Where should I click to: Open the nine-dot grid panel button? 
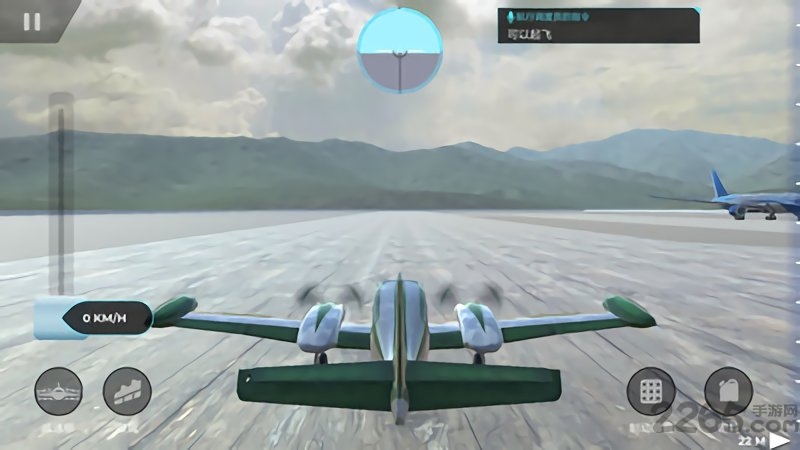coord(651,392)
